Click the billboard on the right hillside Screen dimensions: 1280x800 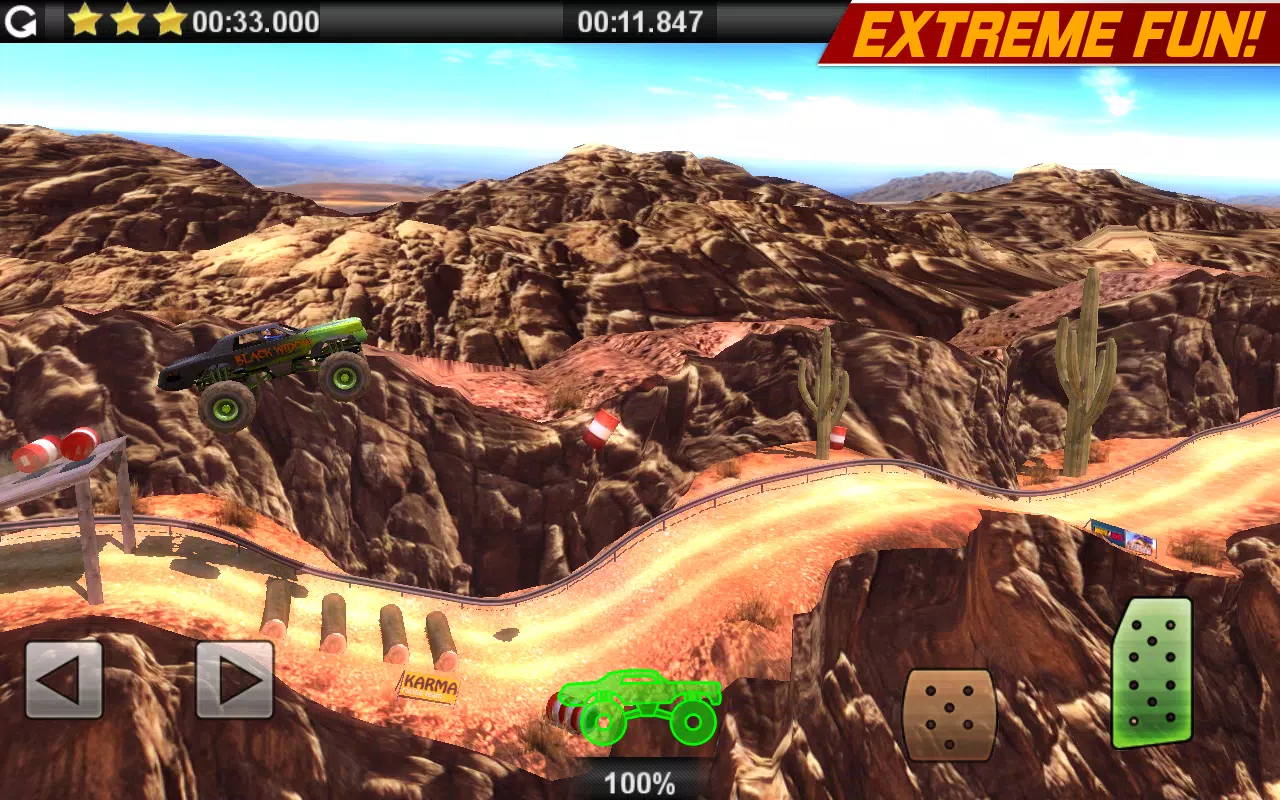pos(1123,534)
